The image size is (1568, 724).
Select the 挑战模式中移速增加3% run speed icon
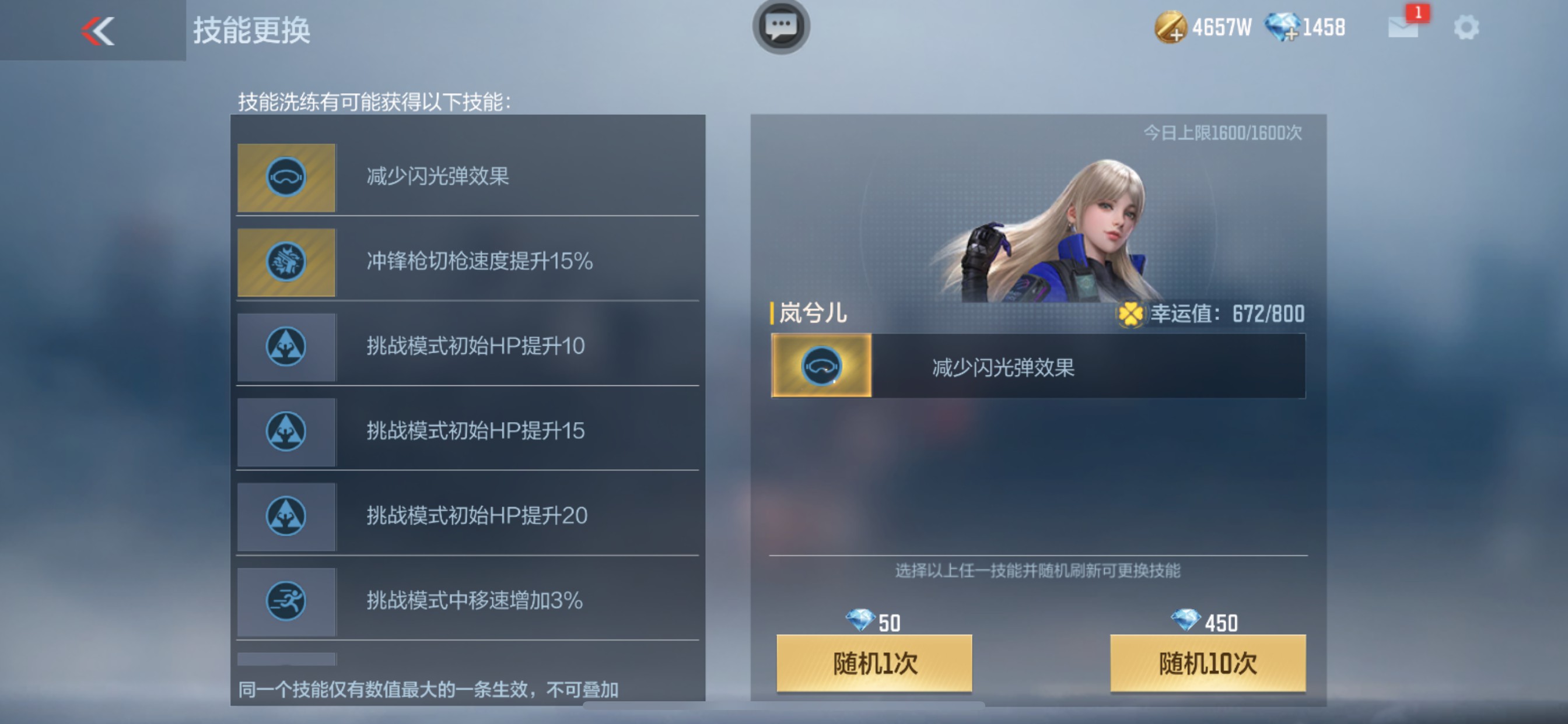(x=286, y=601)
